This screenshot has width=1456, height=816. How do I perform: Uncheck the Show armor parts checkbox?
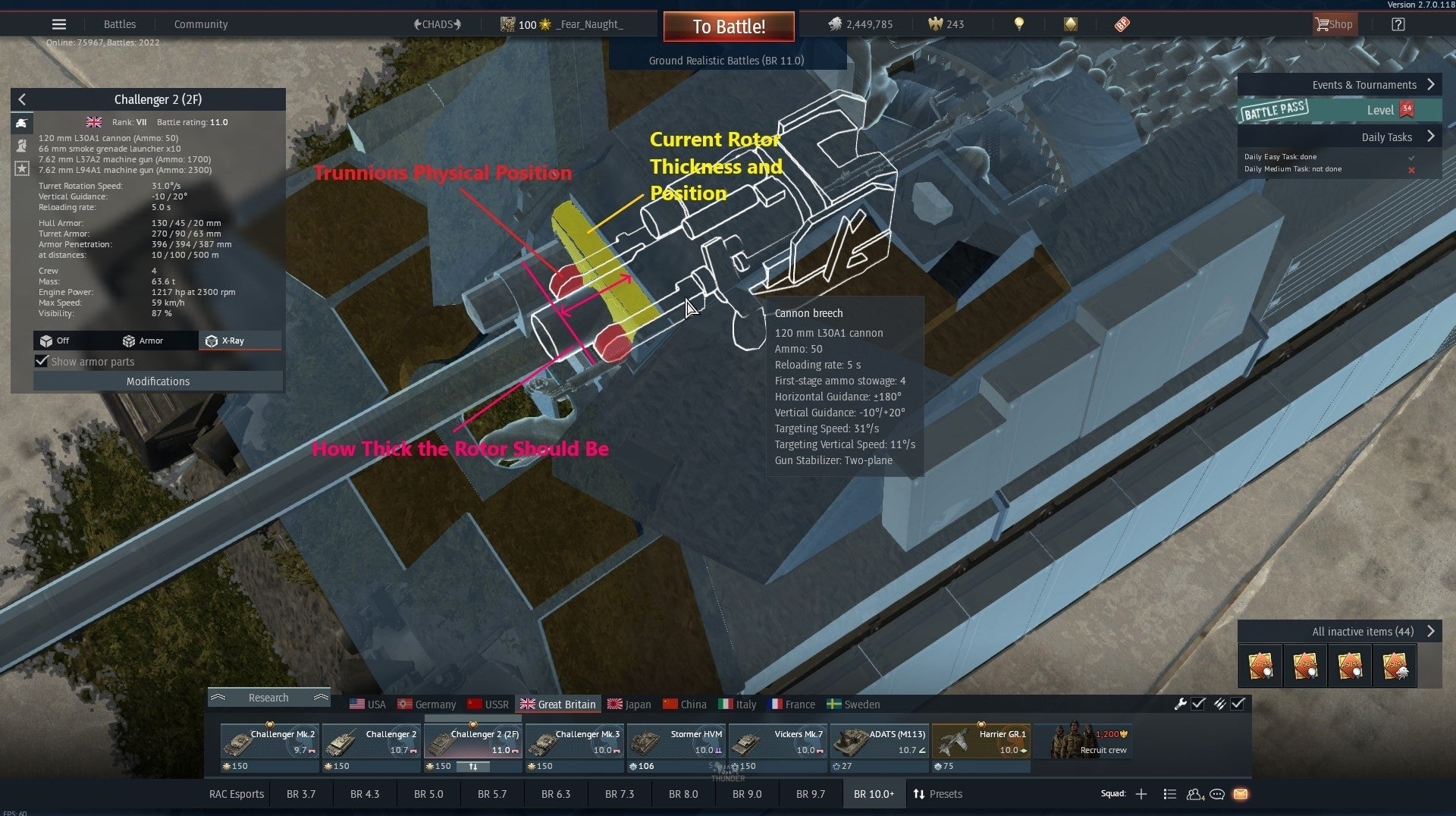pos(42,362)
